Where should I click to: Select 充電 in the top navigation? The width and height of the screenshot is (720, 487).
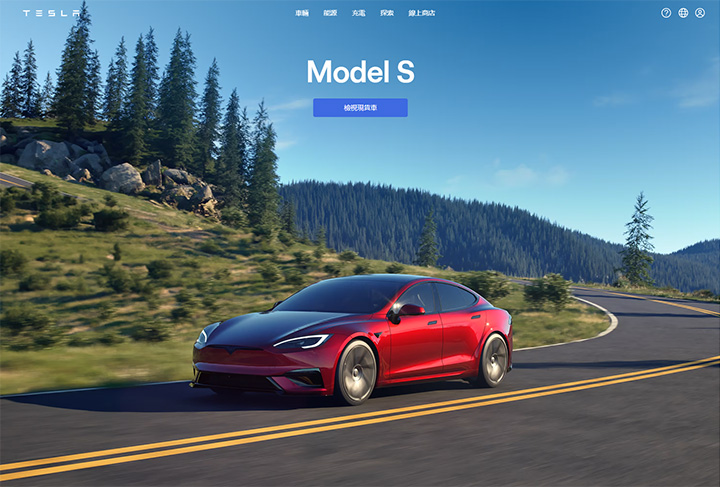pos(358,13)
